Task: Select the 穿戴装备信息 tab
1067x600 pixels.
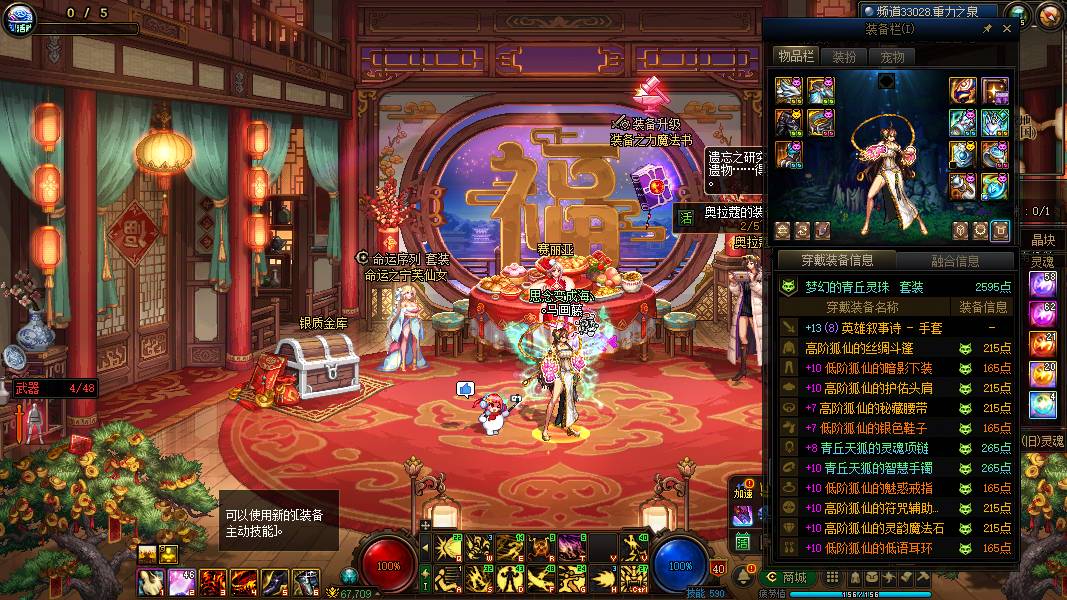Action: pyautogui.click(x=837, y=261)
